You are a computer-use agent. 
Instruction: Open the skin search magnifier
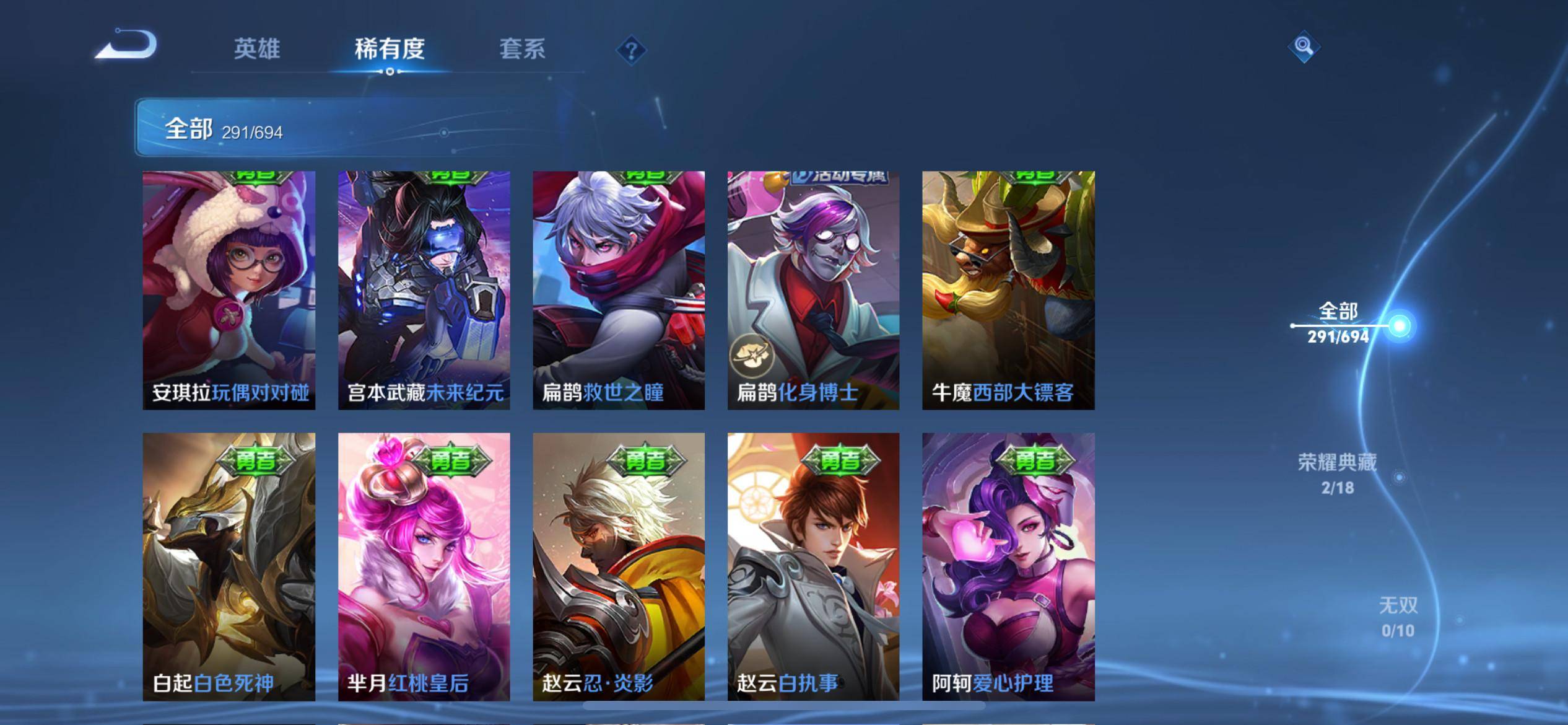(x=1304, y=46)
